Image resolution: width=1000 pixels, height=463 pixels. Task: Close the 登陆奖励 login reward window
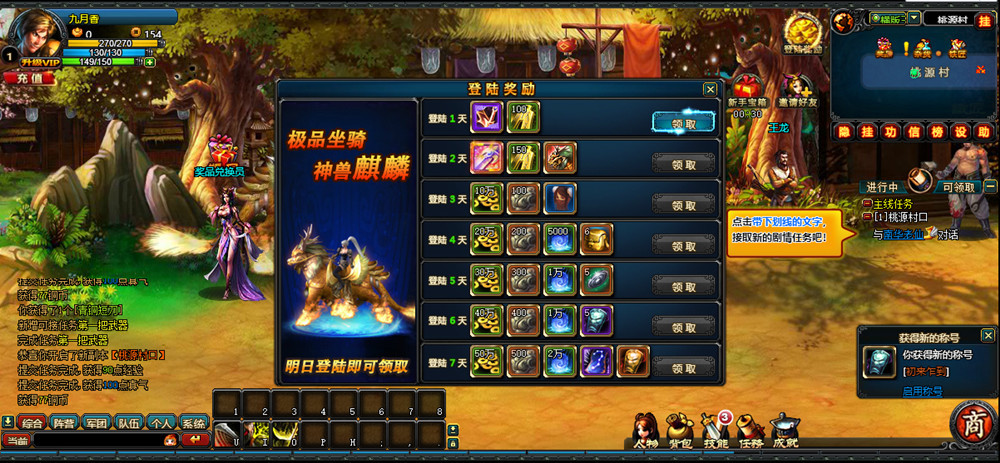[x=709, y=89]
